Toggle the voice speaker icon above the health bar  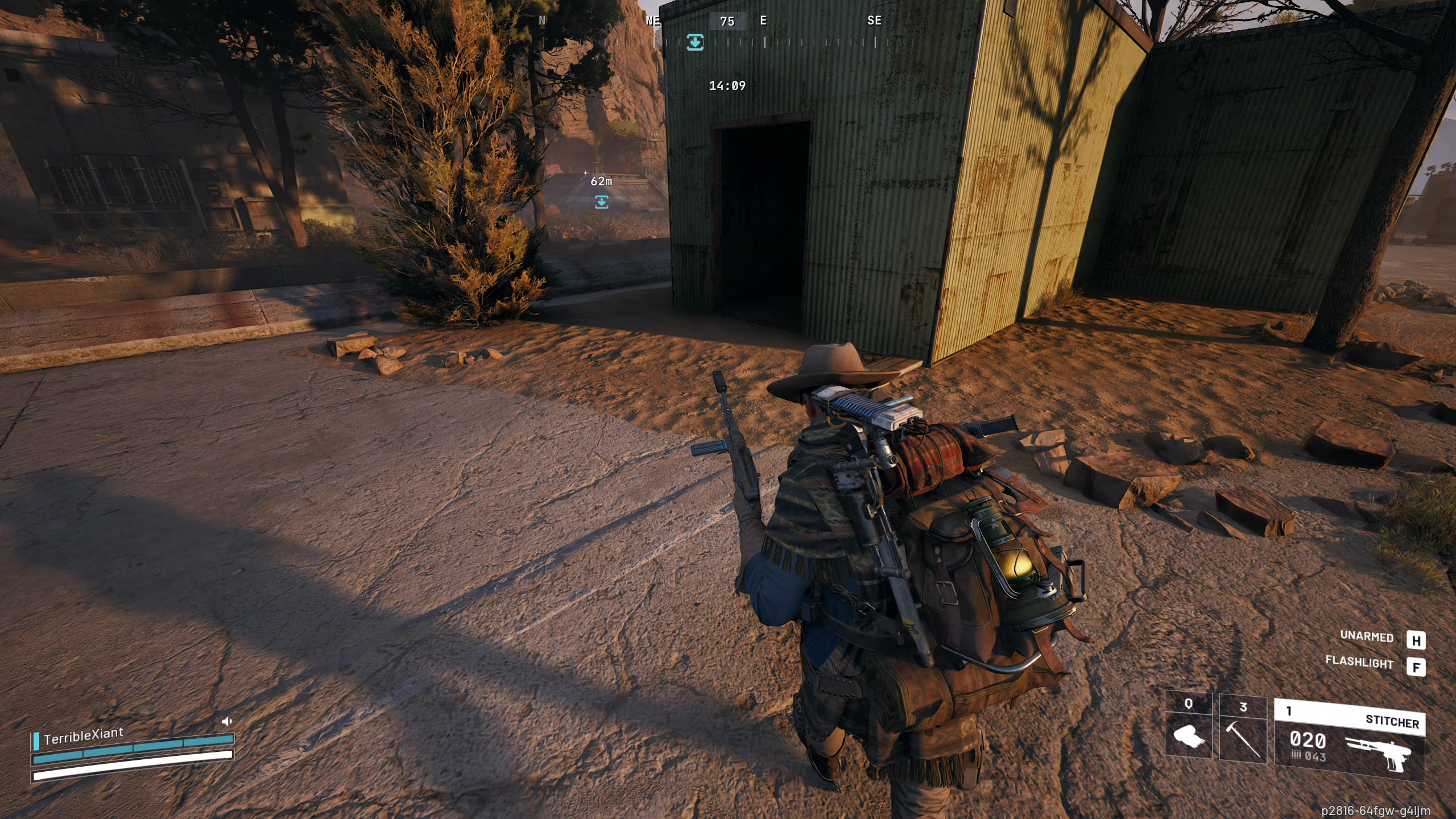(226, 722)
